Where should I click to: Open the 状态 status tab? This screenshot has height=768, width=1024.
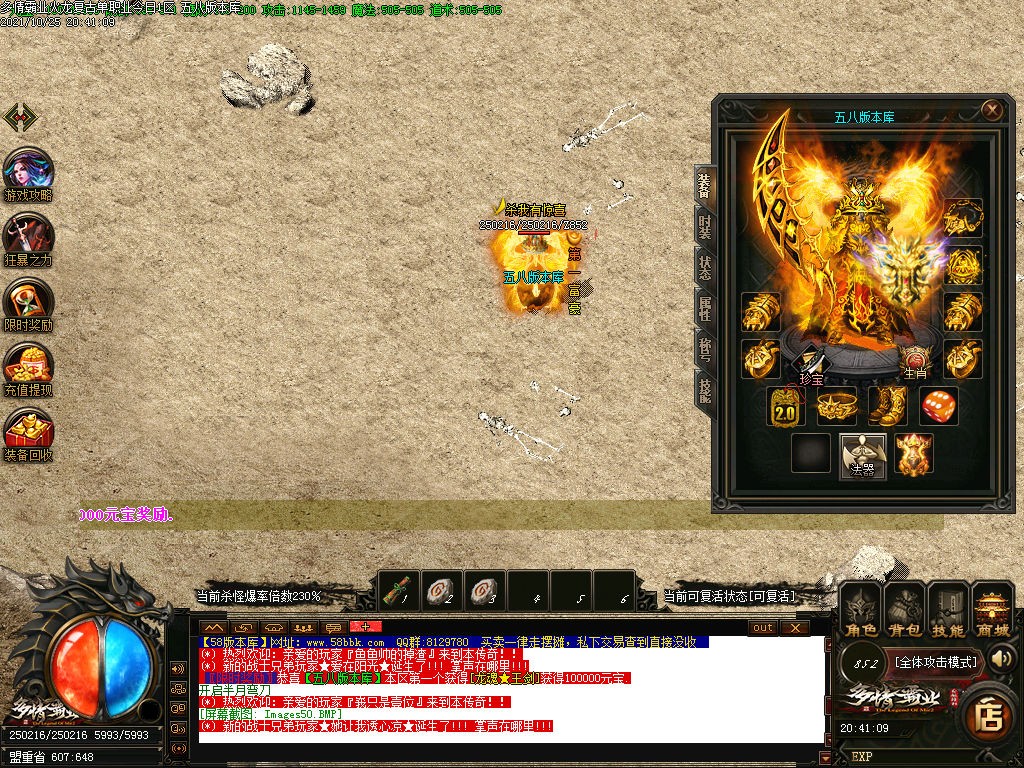click(705, 268)
